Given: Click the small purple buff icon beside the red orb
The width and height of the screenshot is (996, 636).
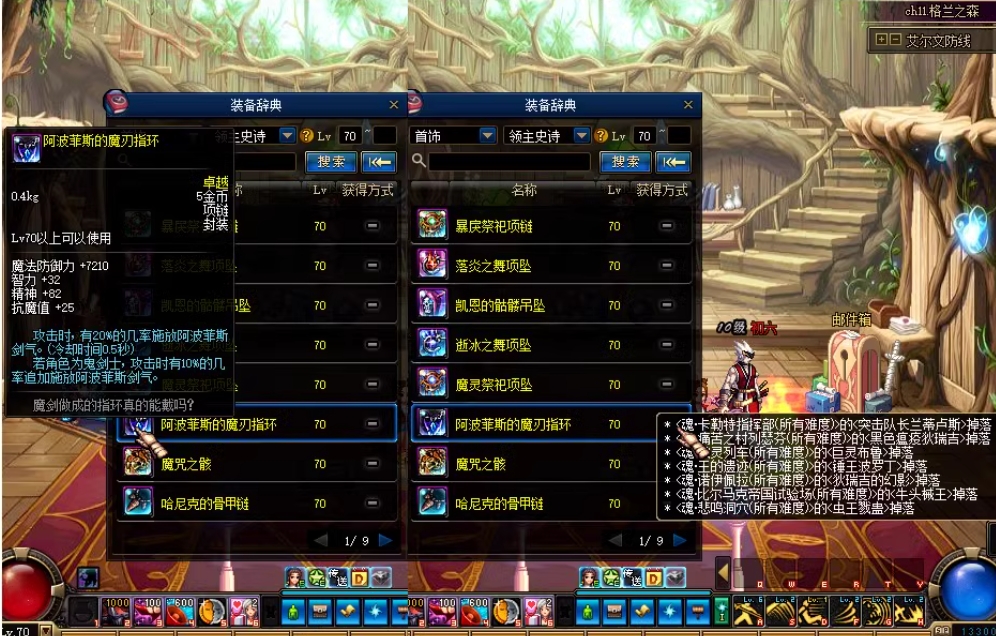Looking at the screenshot, I should pos(88,577).
